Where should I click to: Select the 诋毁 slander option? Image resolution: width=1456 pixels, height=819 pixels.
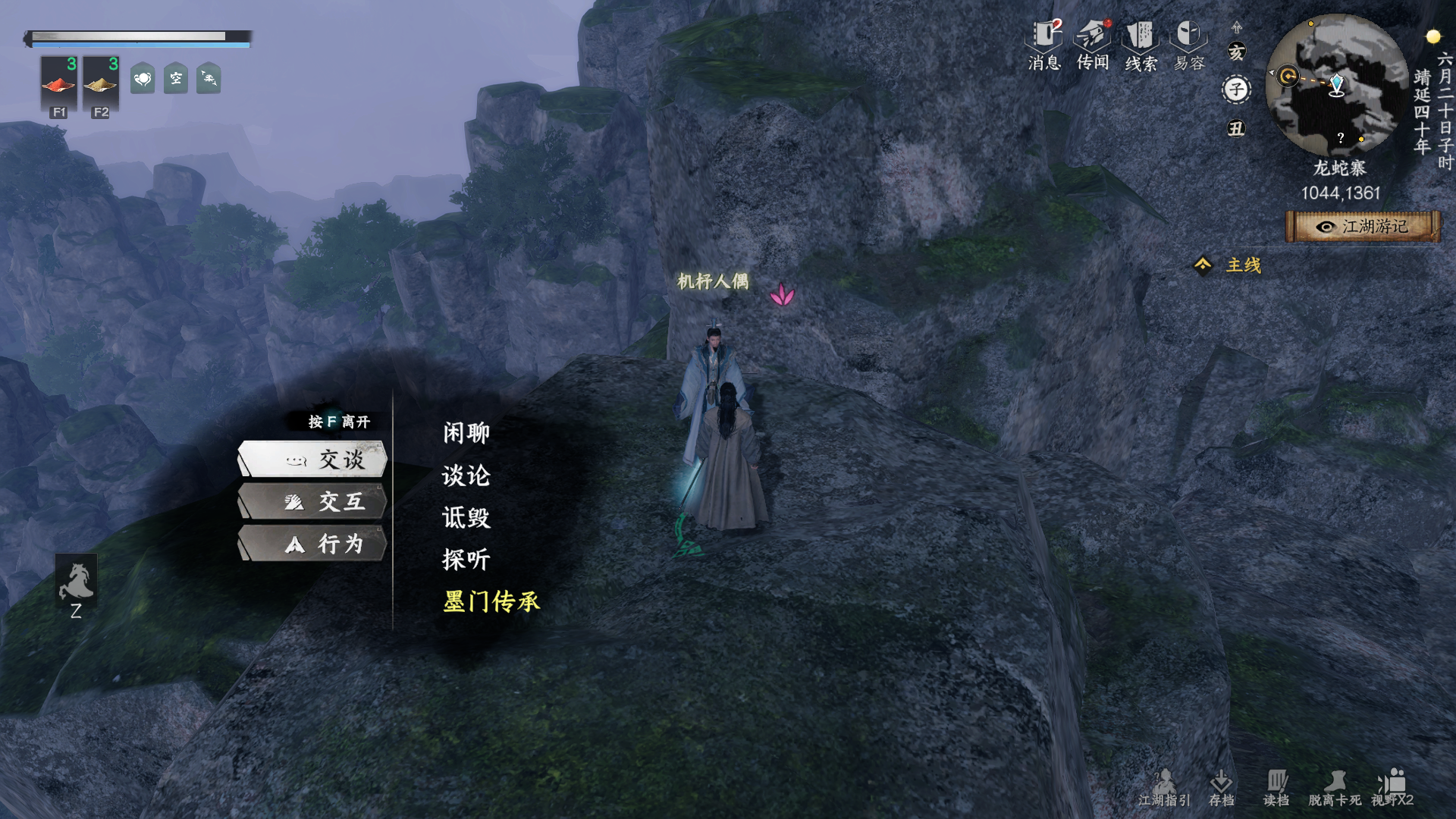[x=466, y=518]
